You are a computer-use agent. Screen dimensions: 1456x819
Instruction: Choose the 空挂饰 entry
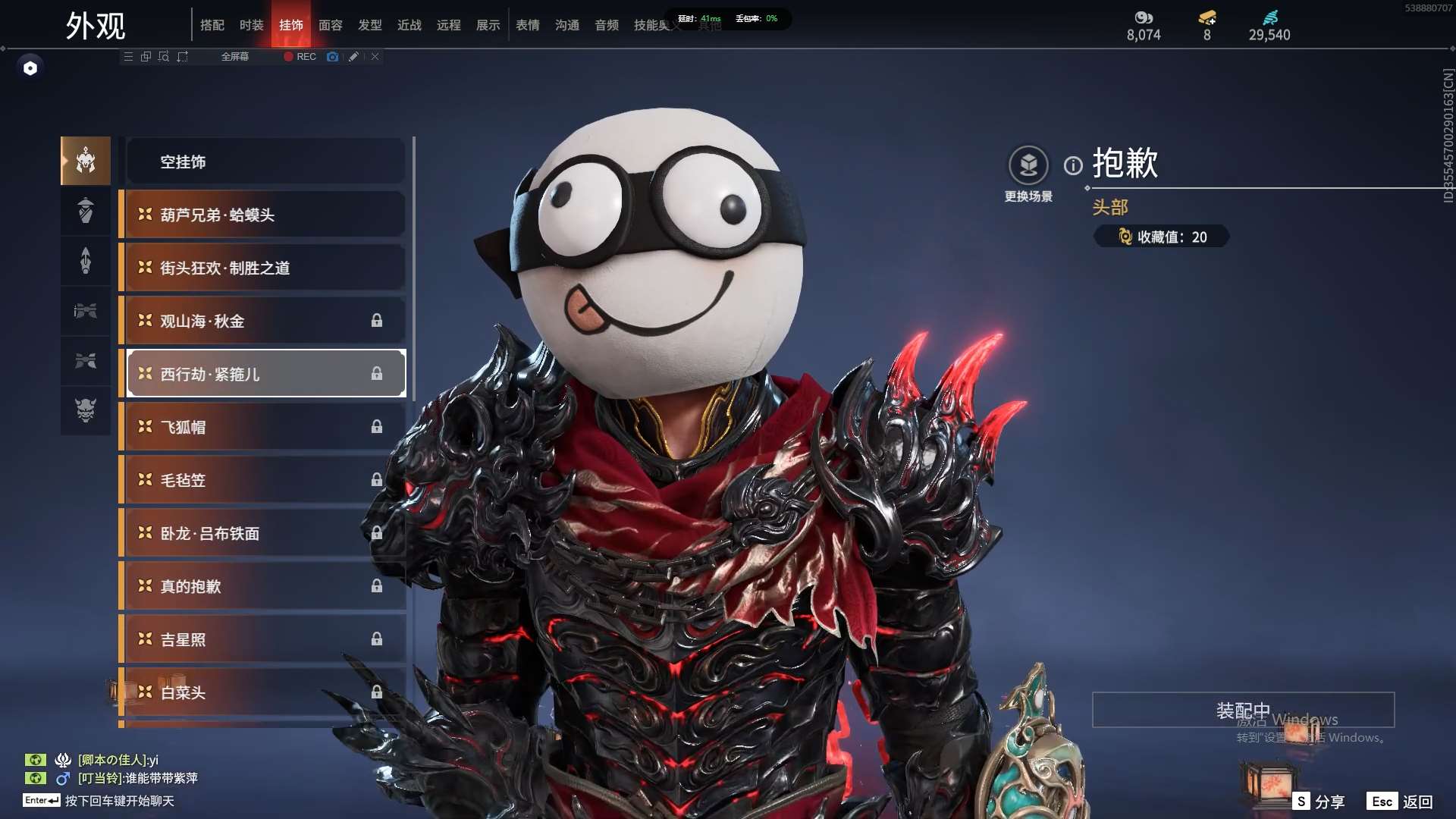pyautogui.click(x=265, y=162)
